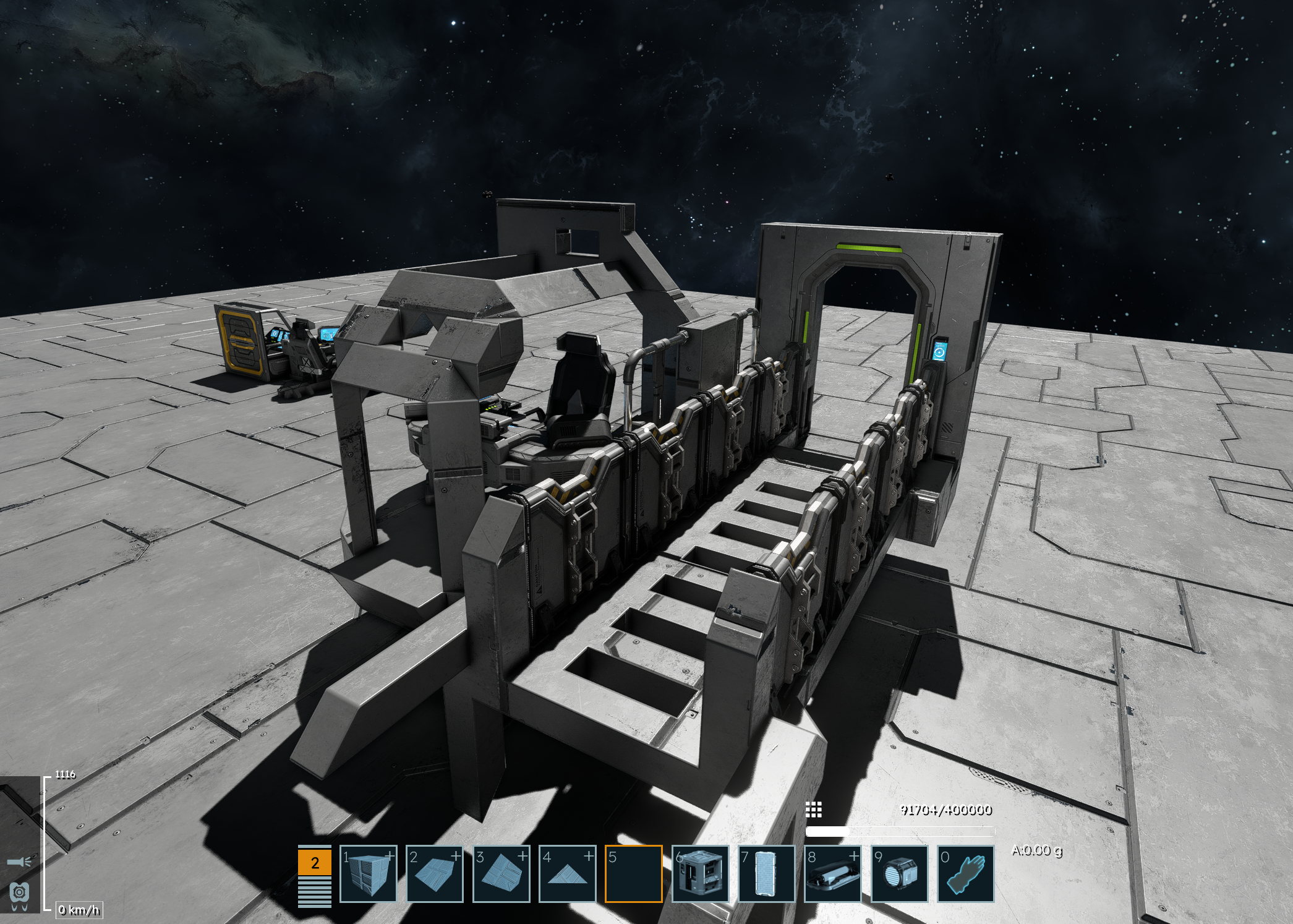
Task: Choose the tall panel block in slot 7
Action: (x=766, y=873)
